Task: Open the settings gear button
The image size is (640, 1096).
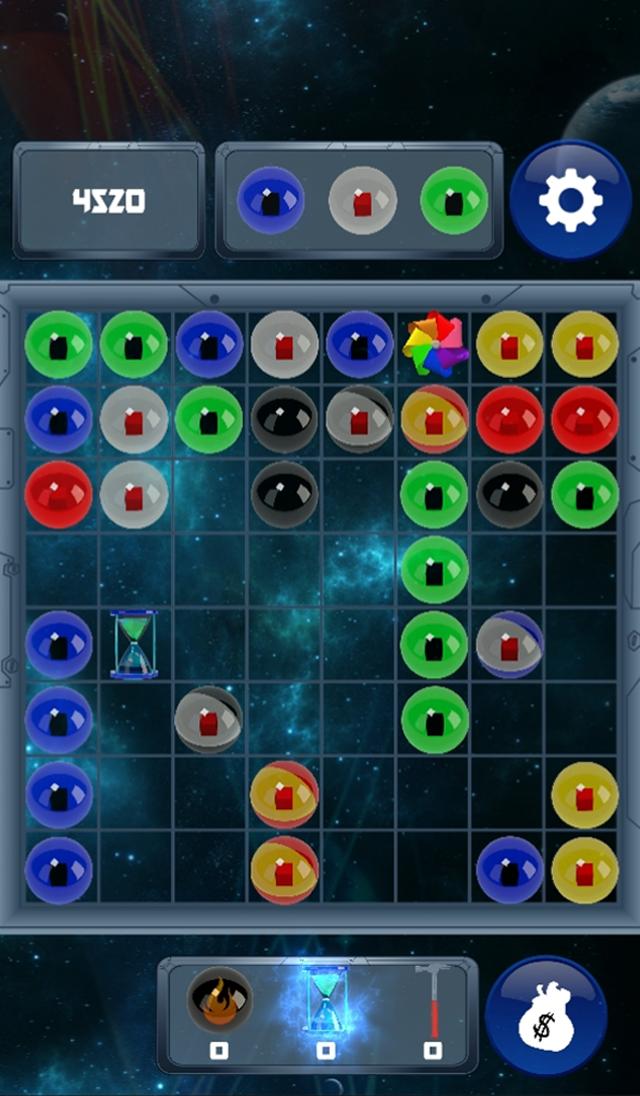Action: tap(570, 201)
